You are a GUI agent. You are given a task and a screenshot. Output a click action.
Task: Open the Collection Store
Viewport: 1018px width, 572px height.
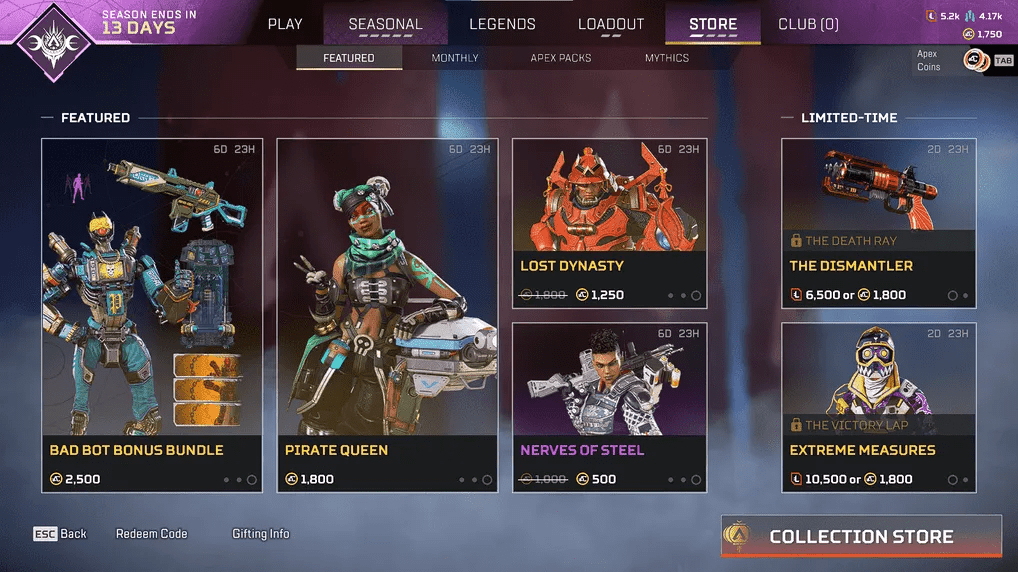(861, 537)
